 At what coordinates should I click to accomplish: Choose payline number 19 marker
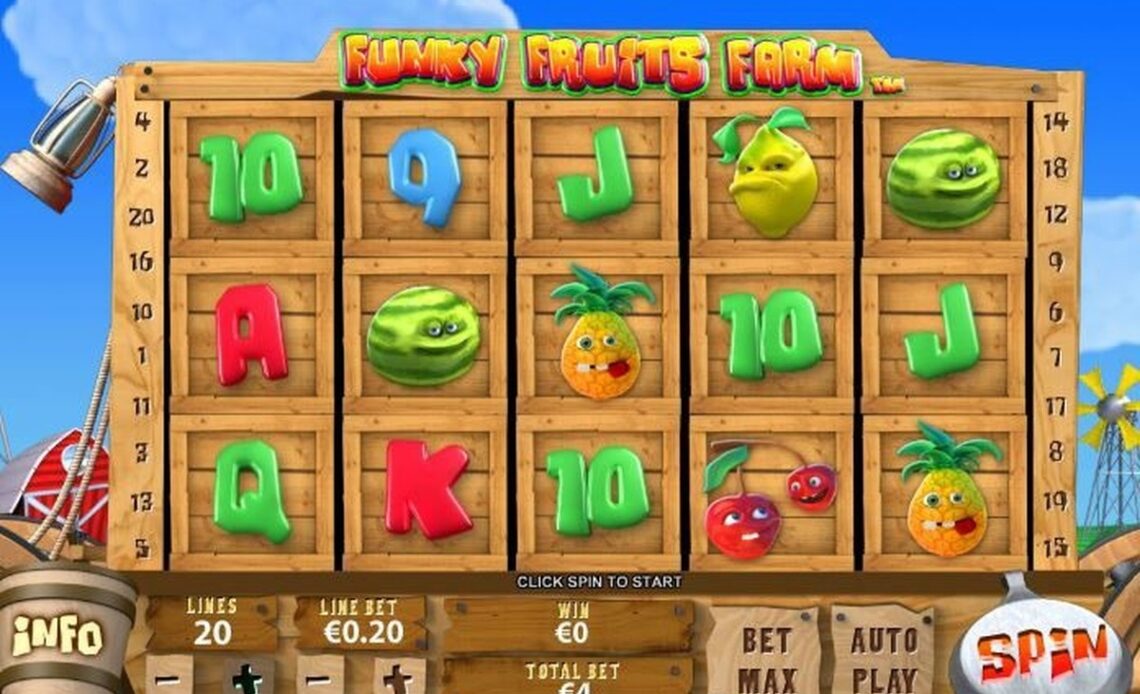pos(1056,500)
